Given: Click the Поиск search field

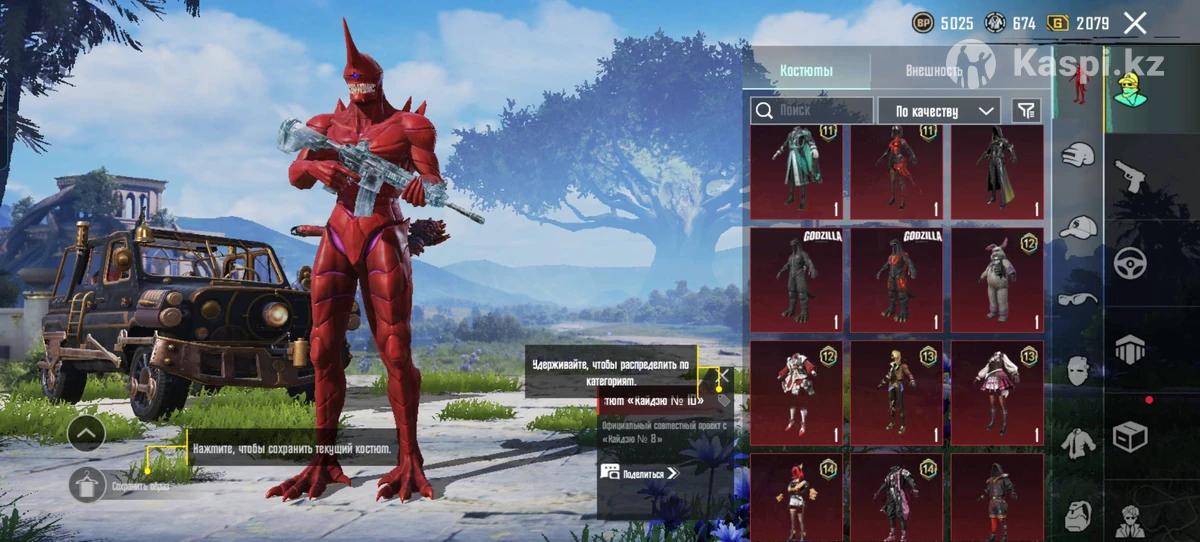Looking at the screenshot, I should (x=811, y=110).
